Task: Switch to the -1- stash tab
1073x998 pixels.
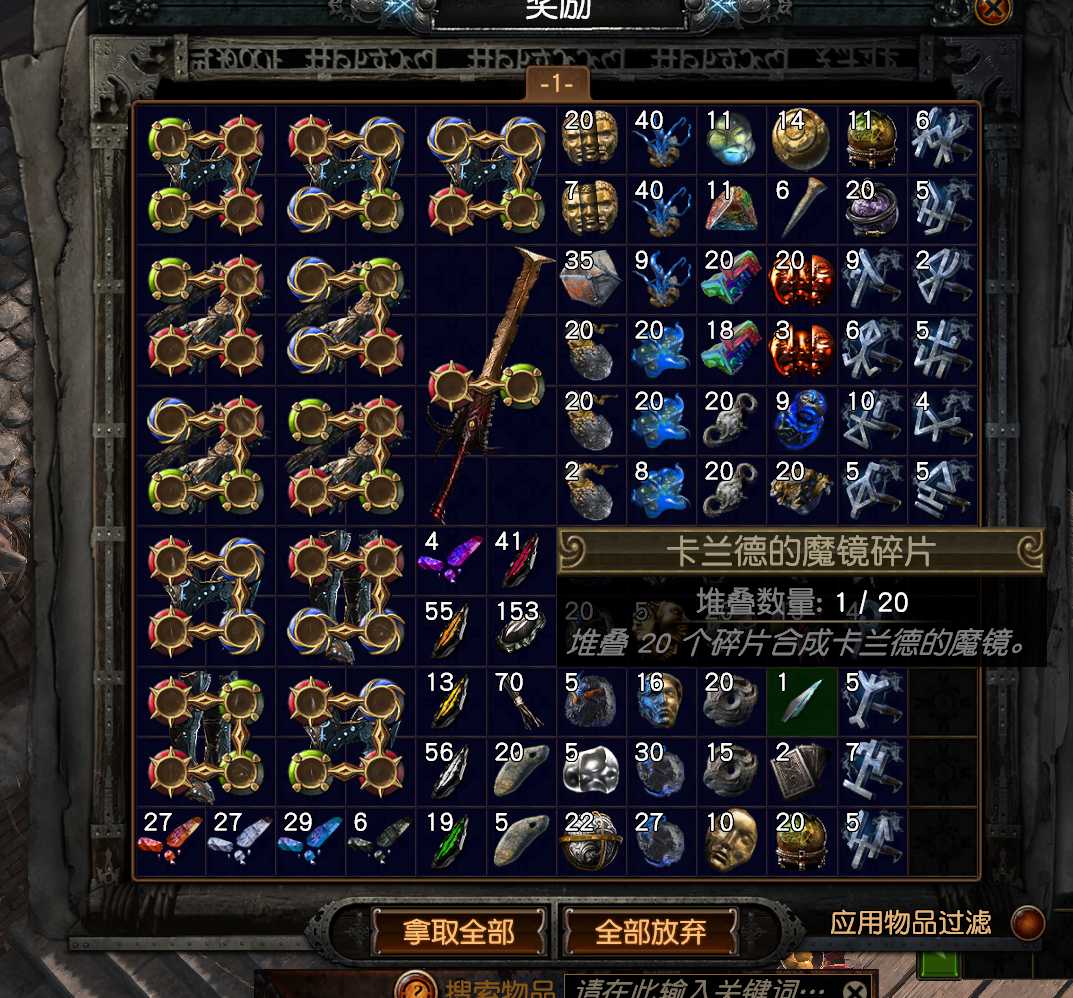Action: pyautogui.click(x=557, y=84)
